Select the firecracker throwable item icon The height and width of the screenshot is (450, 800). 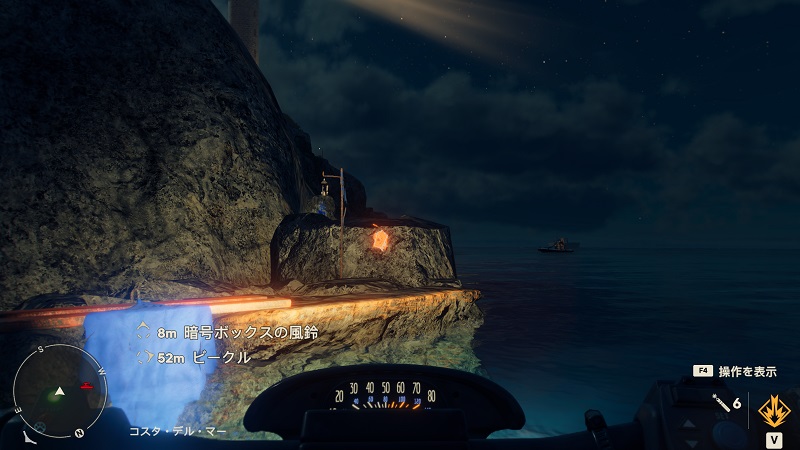pyautogui.click(x=719, y=402)
